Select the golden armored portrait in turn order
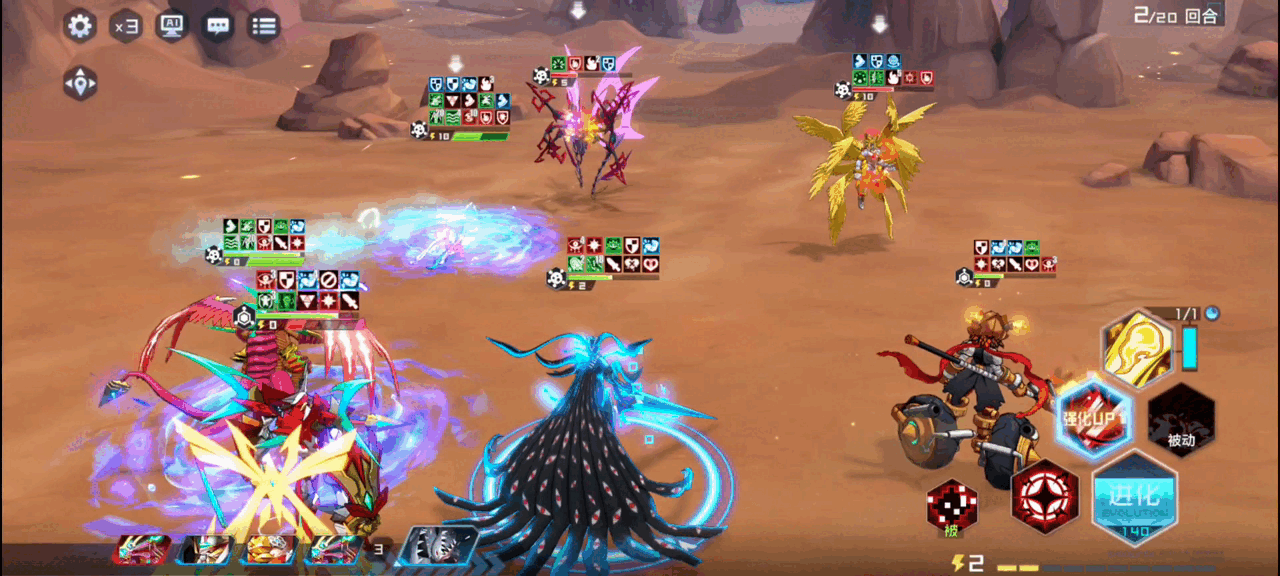The width and height of the screenshot is (1280, 576). tap(268, 550)
